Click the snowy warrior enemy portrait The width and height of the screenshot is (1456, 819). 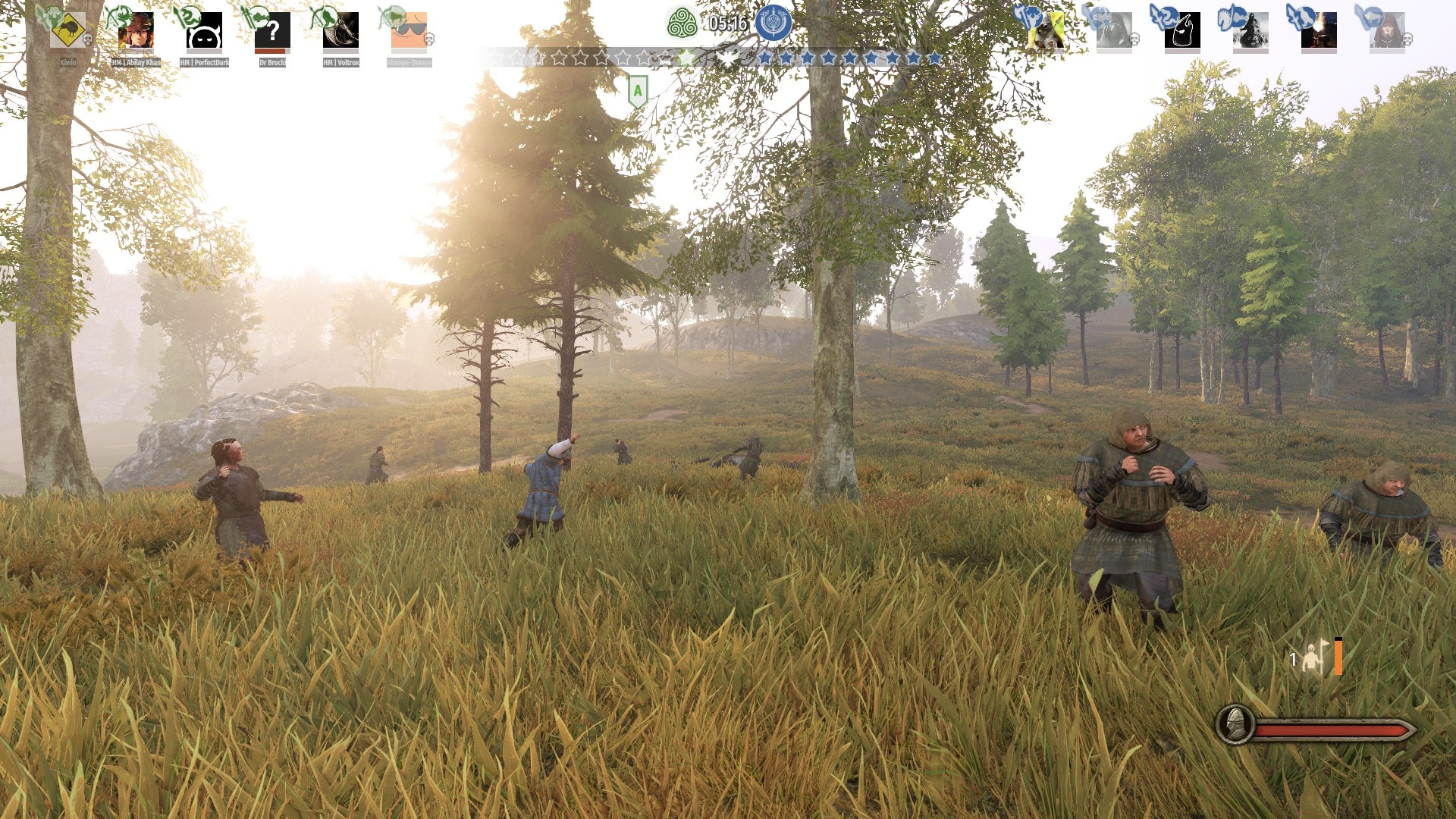tap(1250, 30)
